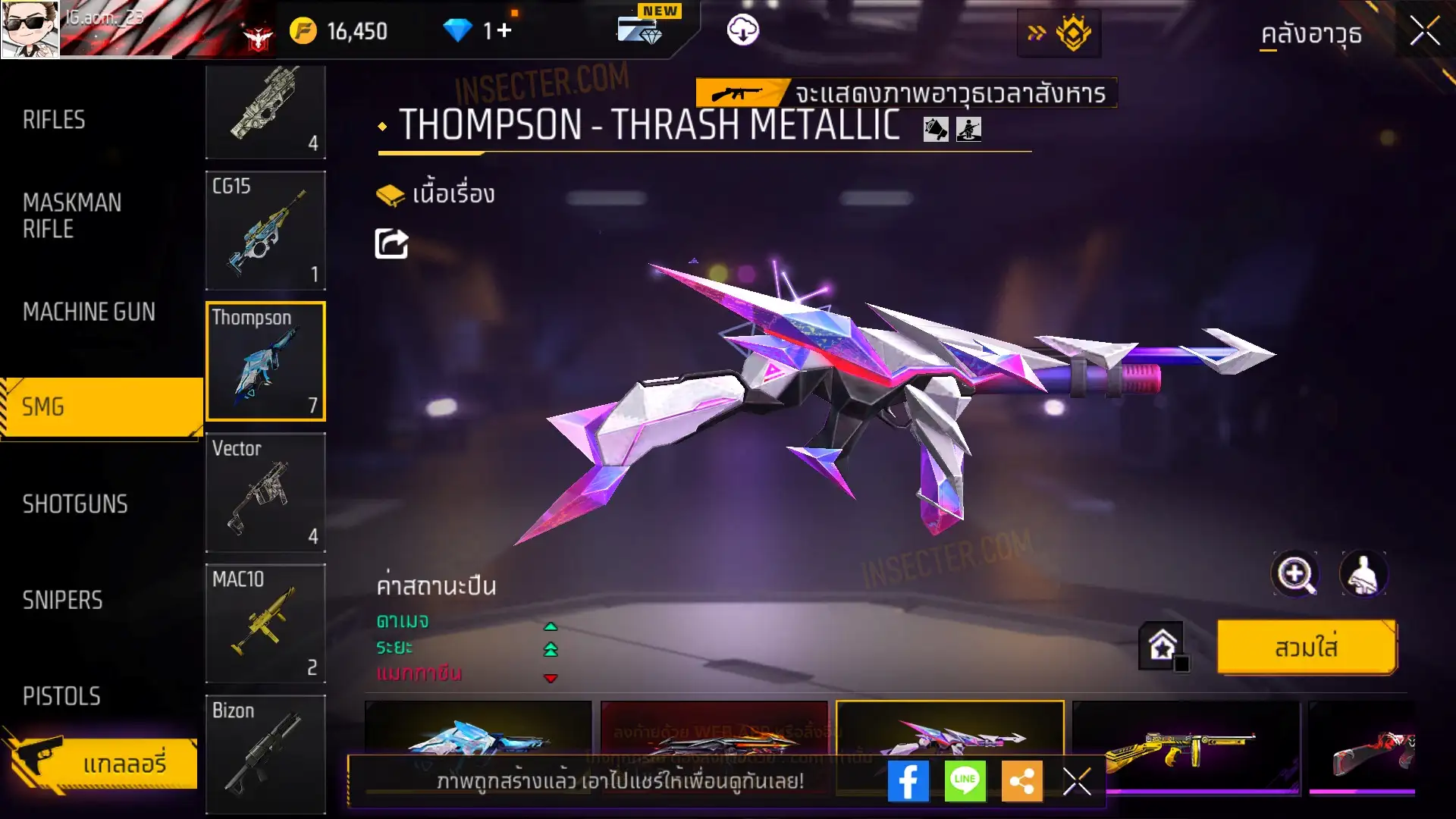Zoom in on the weapon with the magnifier icon
This screenshot has width=1456, height=819.
(x=1294, y=574)
